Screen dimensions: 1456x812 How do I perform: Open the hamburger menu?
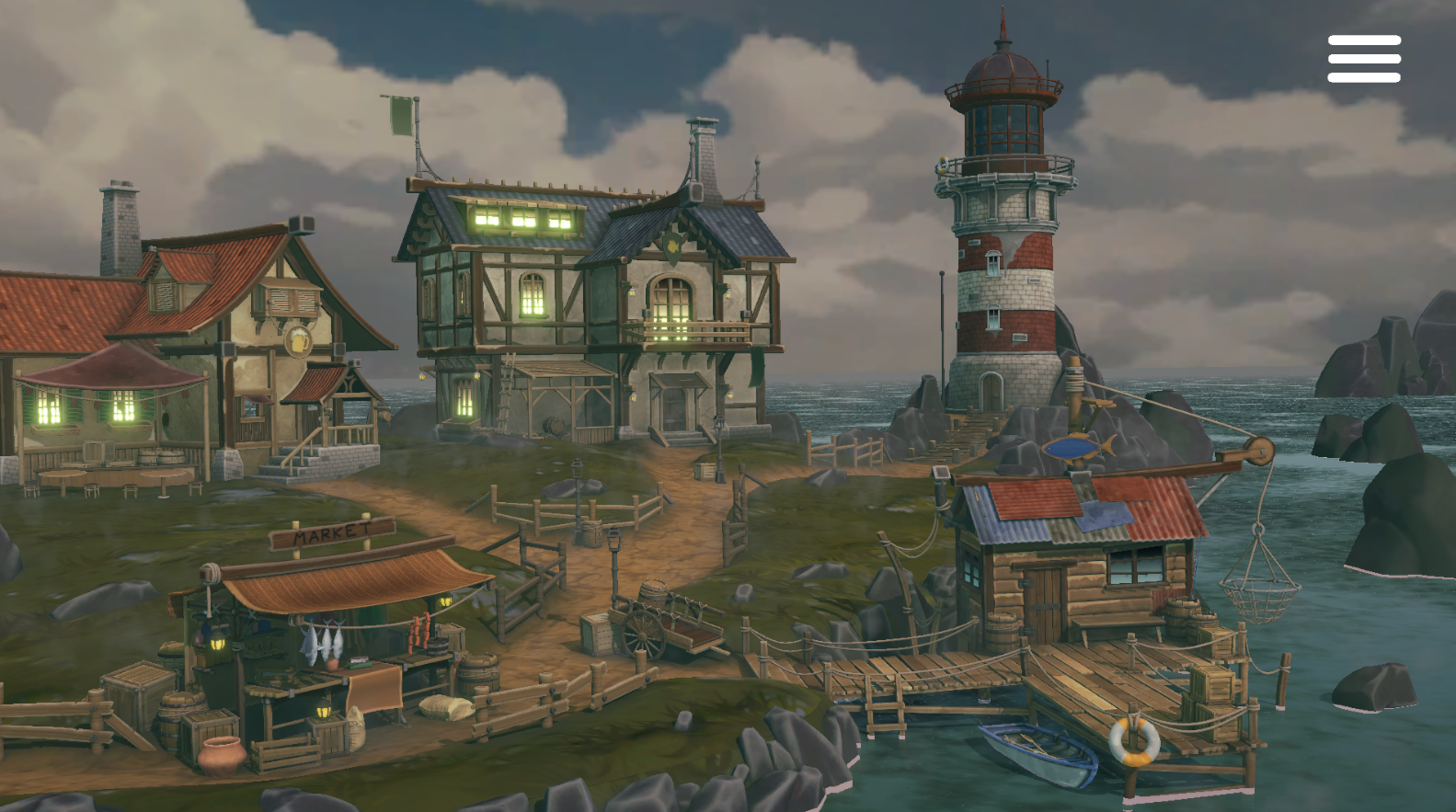coord(1363,59)
